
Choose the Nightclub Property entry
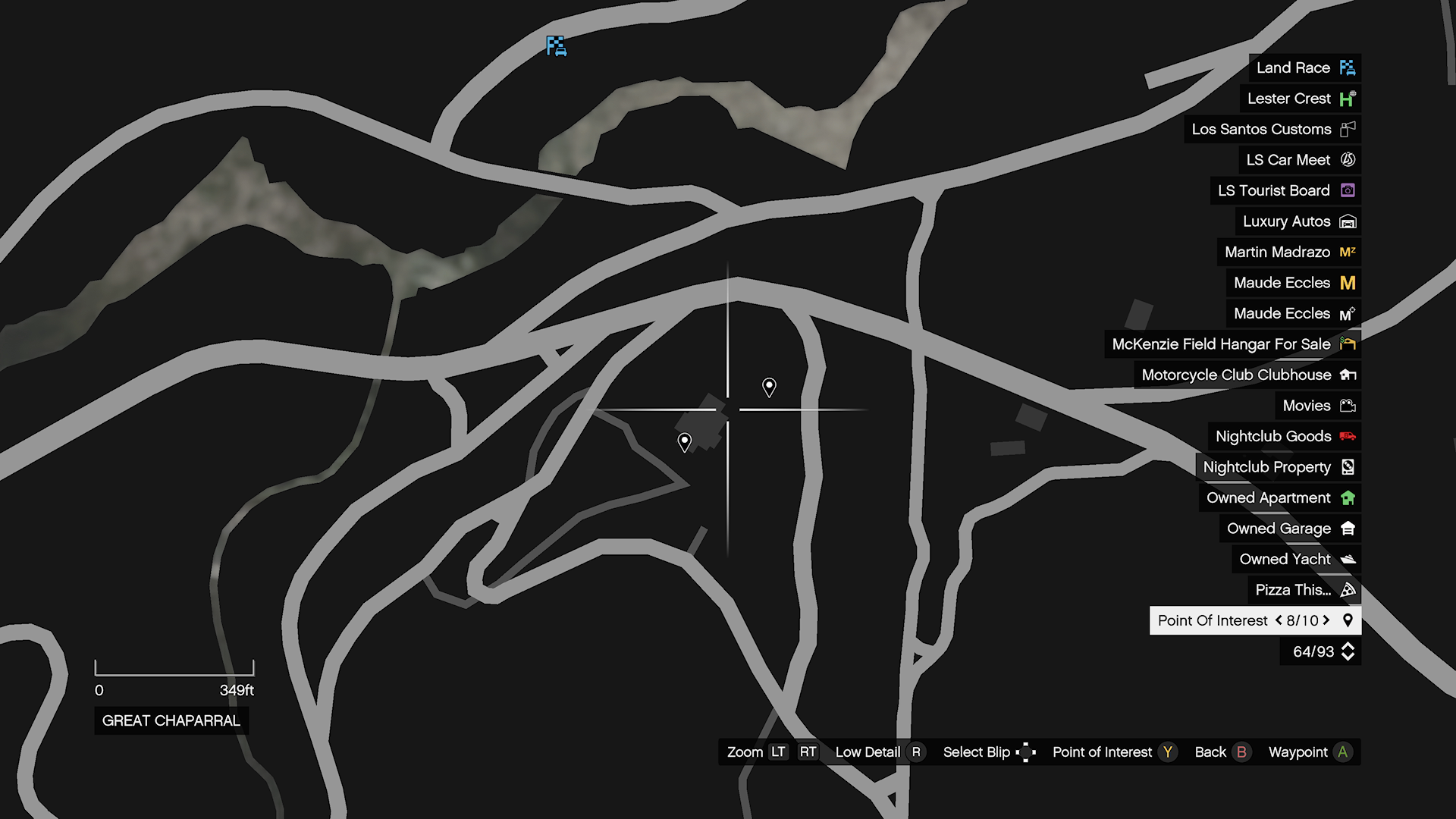[x=1278, y=467]
